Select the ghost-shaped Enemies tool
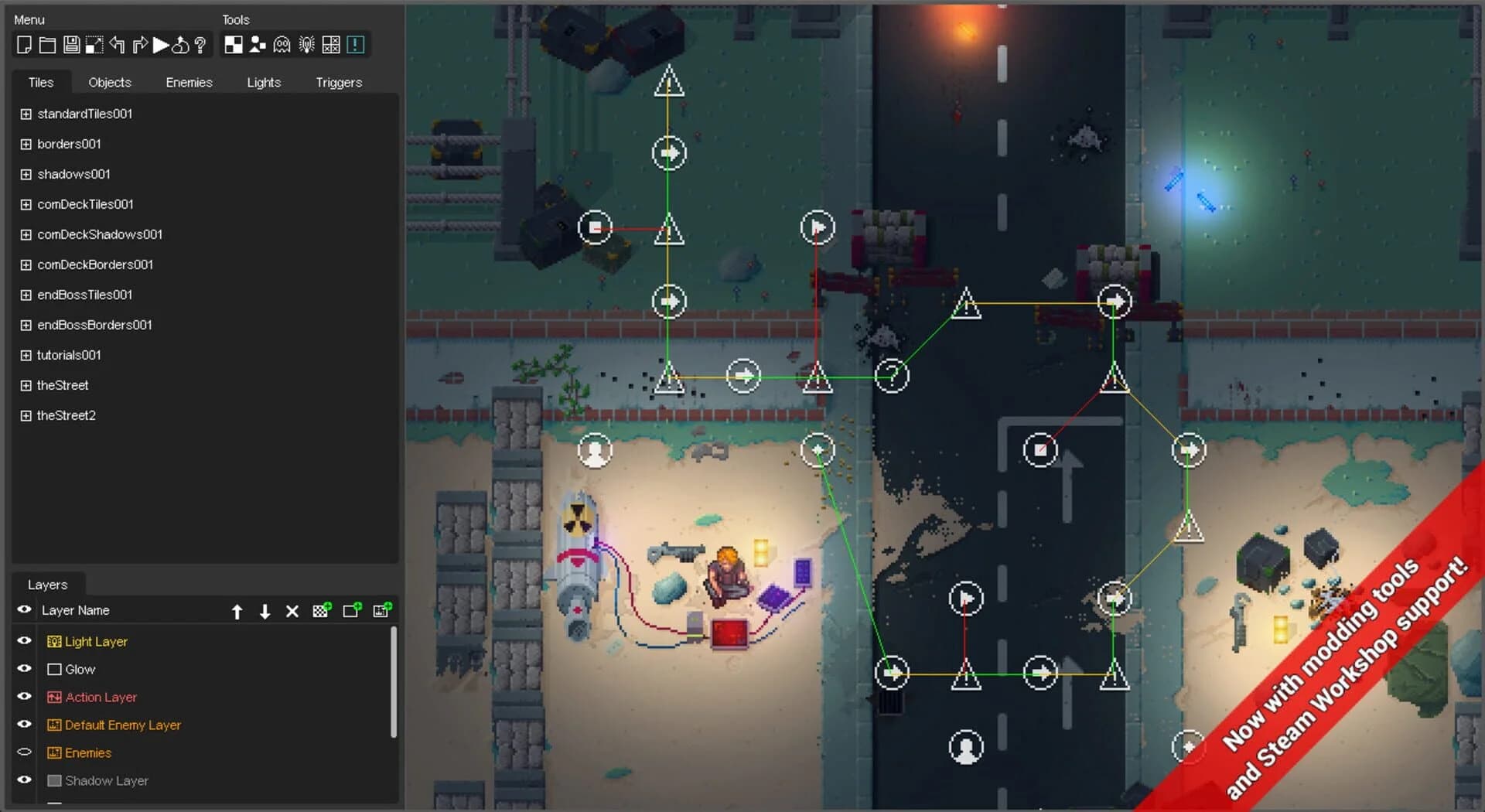This screenshot has height=812, width=1485. pos(282,44)
